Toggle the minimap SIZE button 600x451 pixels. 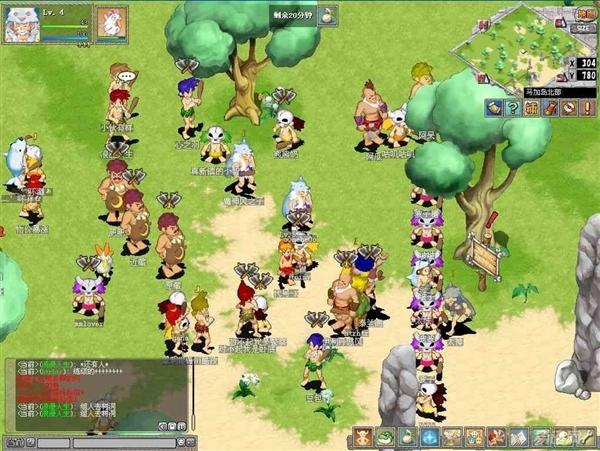583,29
